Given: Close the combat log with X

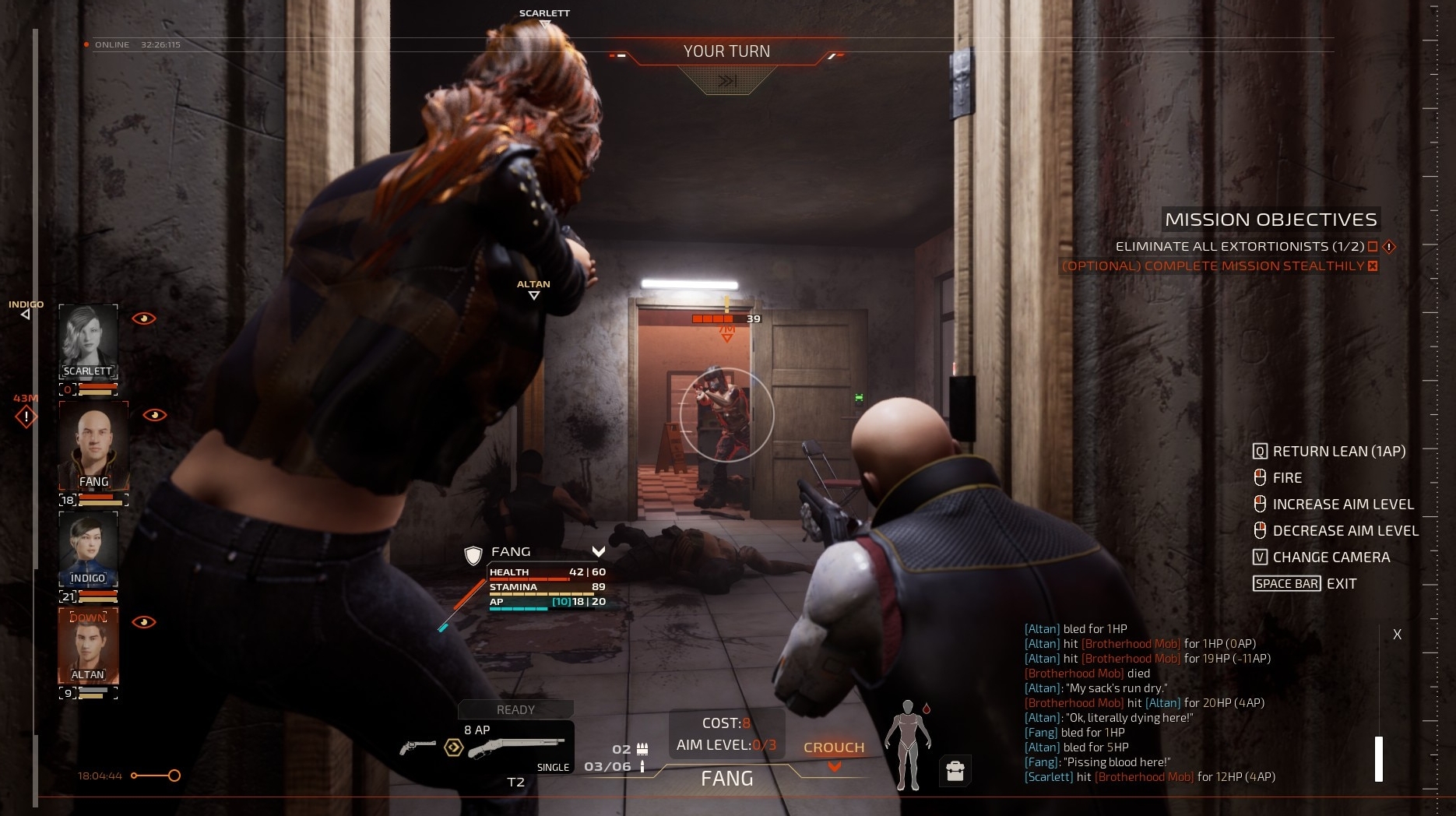Looking at the screenshot, I should tap(1397, 635).
